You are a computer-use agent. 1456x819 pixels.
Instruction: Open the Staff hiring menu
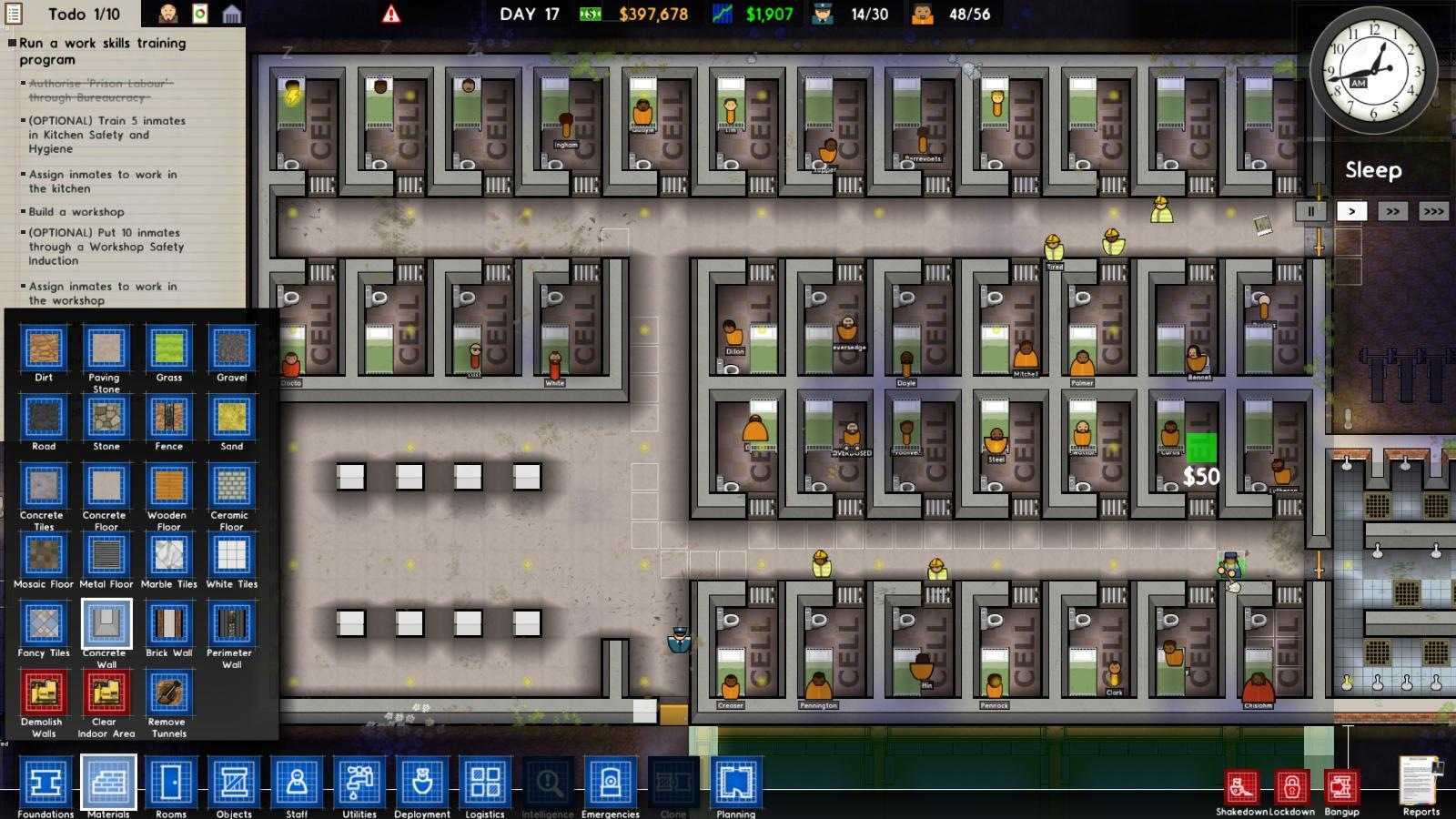click(296, 783)
